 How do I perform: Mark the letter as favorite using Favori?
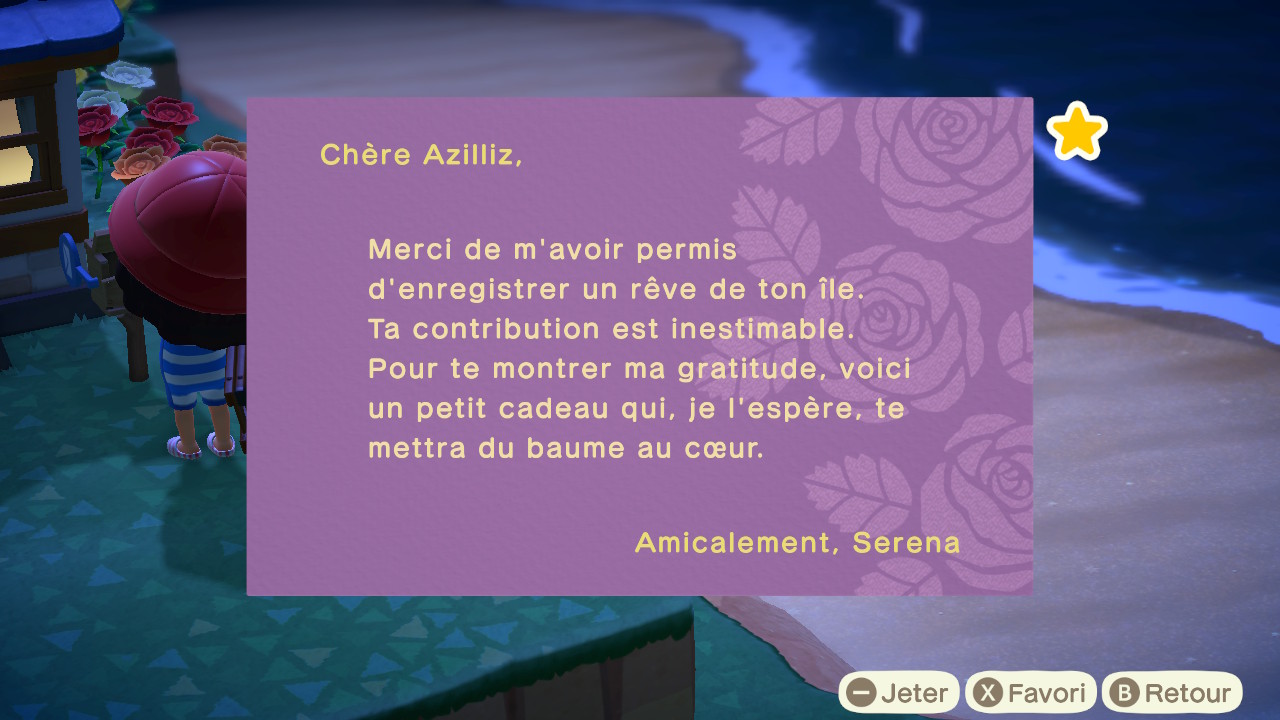pyautogui.click(x=1030, y=691)
